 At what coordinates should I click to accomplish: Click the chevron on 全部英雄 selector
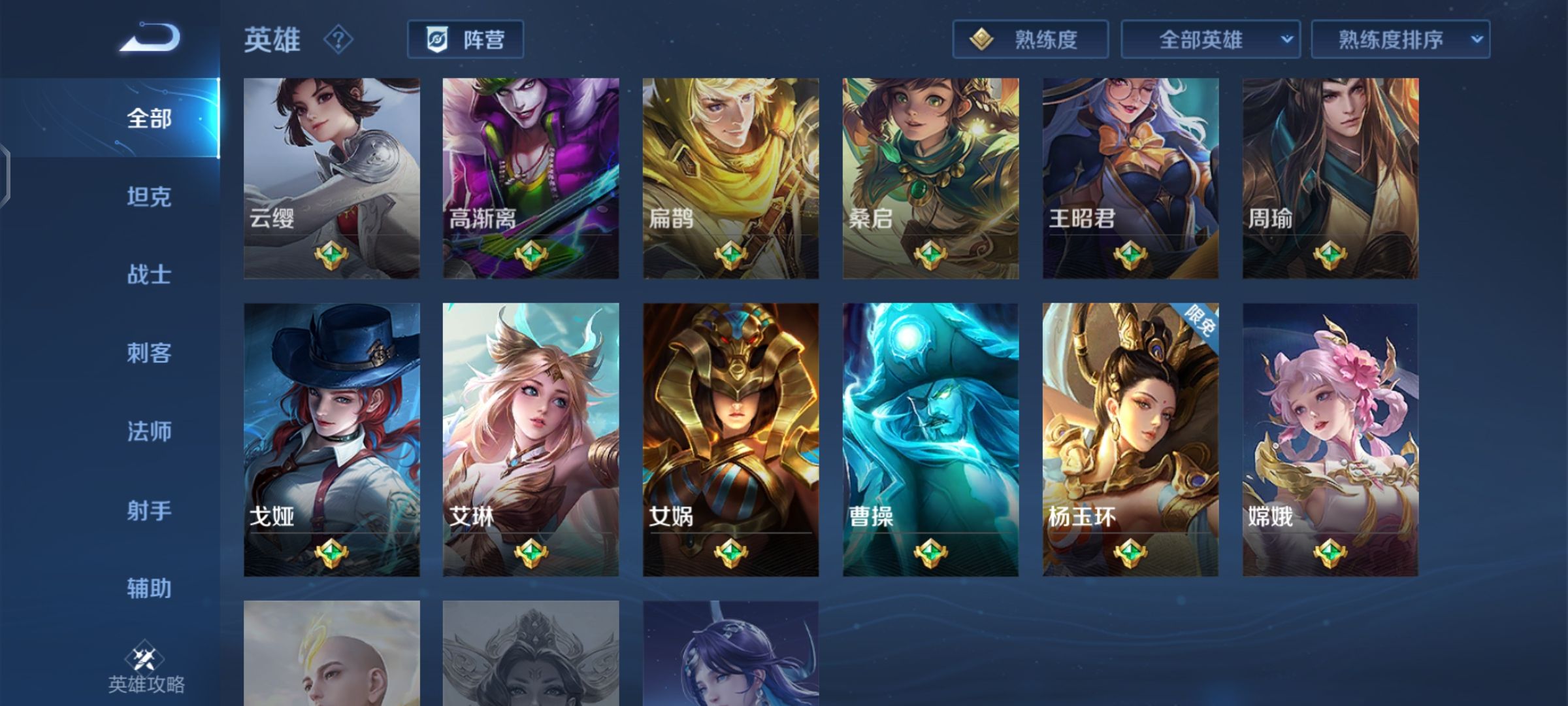[x=1286, y=39]
